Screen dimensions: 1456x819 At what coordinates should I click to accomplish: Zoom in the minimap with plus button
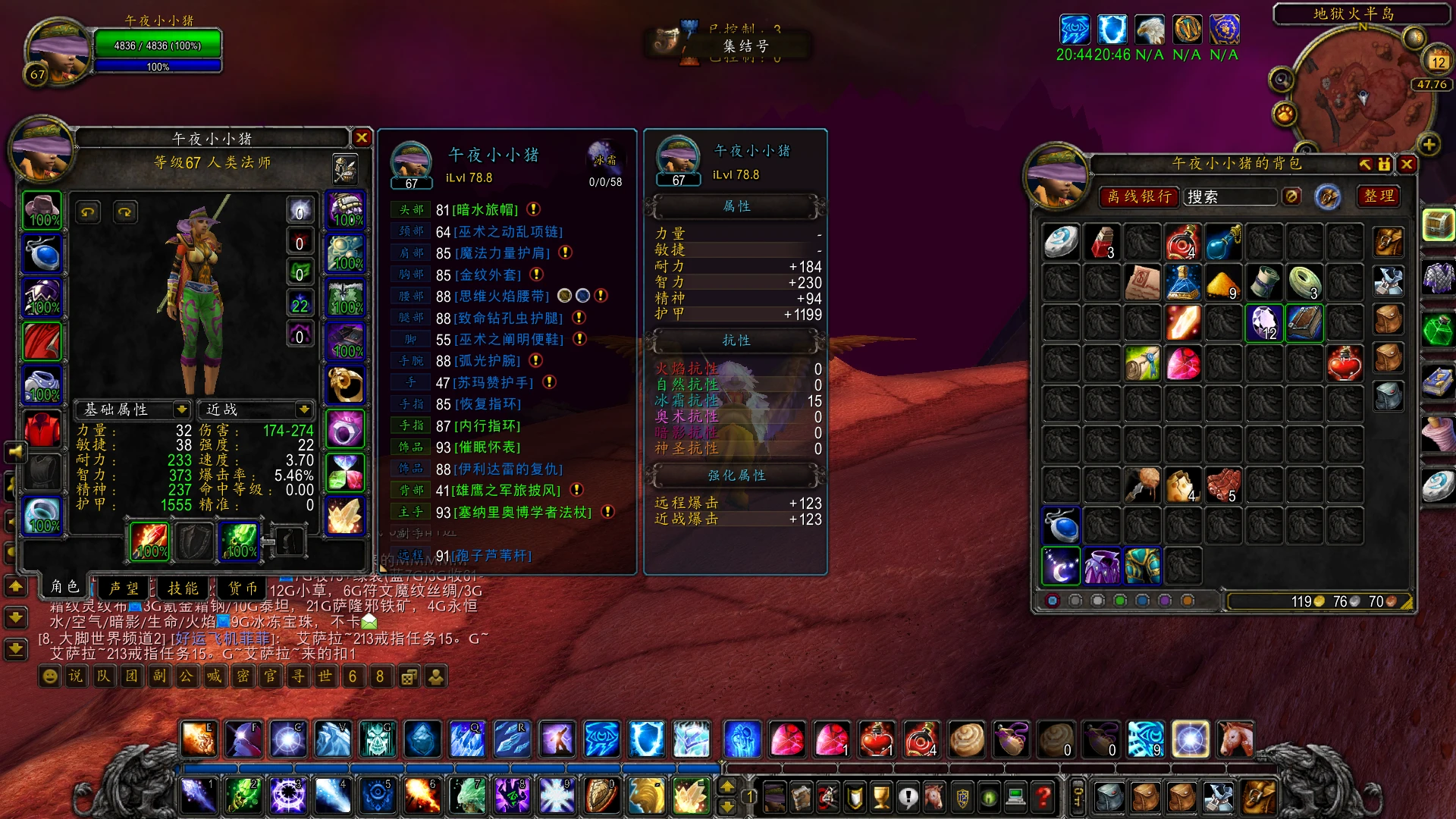tap(1429, 144)
